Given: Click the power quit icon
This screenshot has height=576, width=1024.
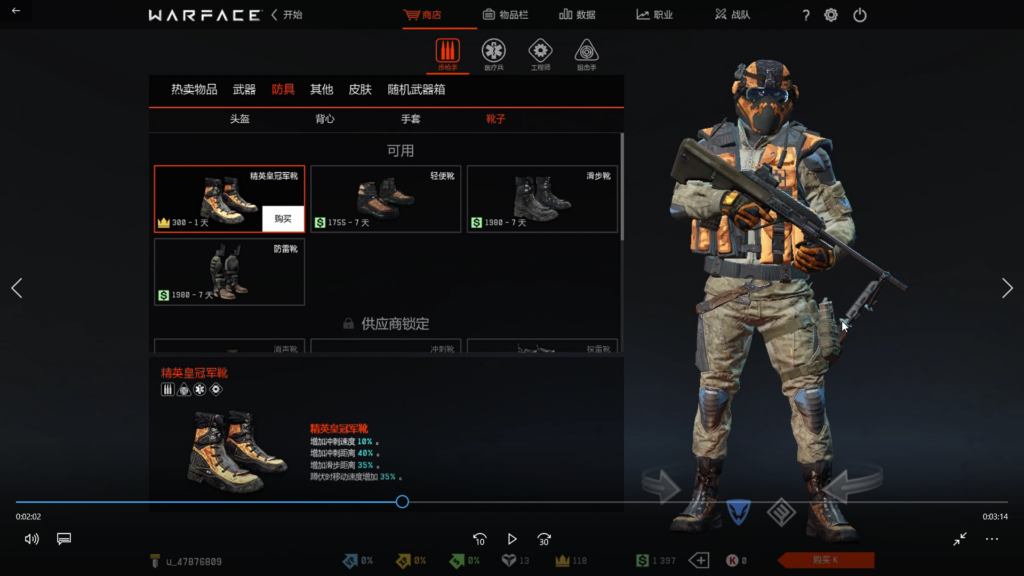Looking at the screenshot, I should click(860, 15).
